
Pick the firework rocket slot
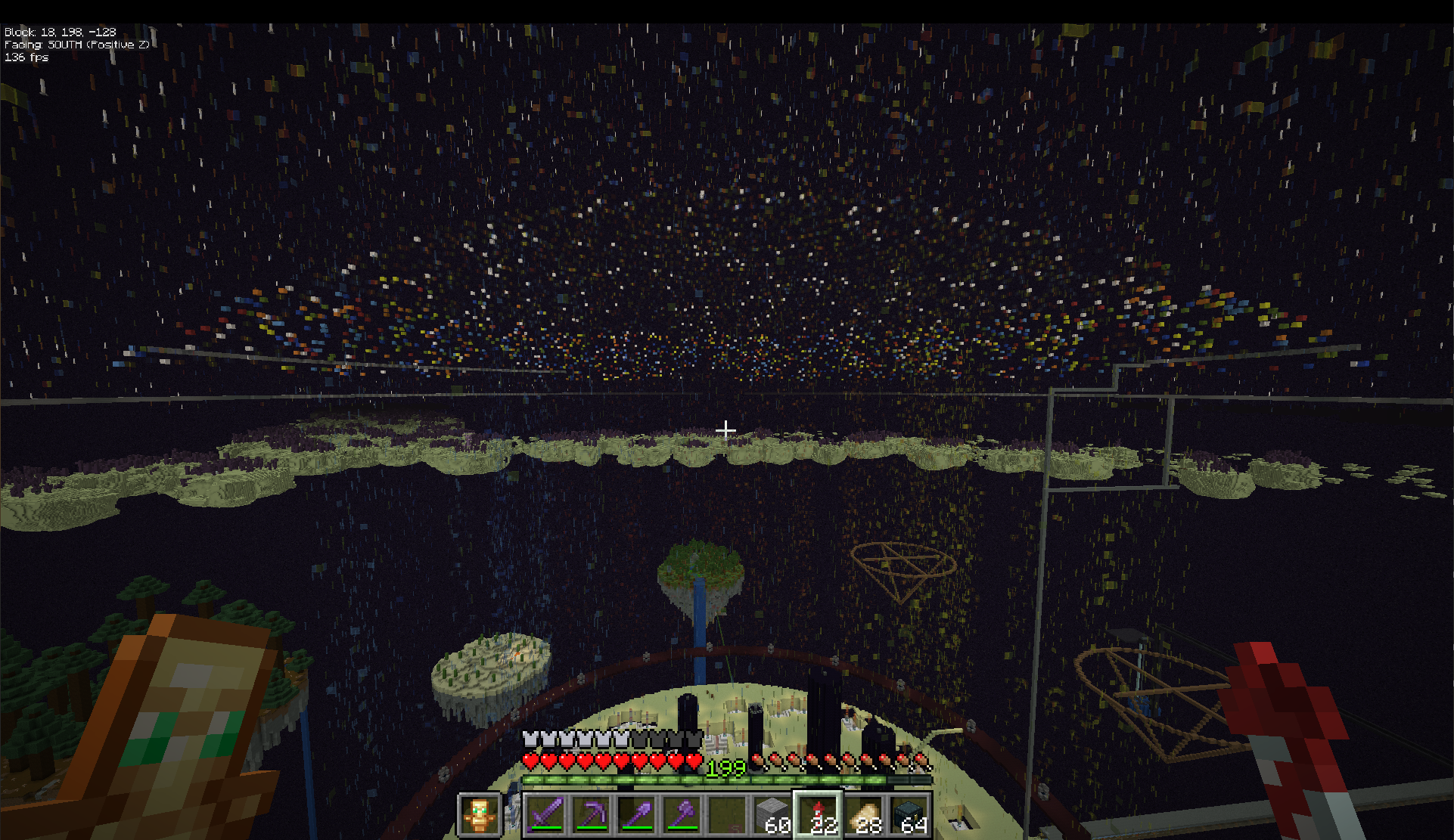(818, 815)
